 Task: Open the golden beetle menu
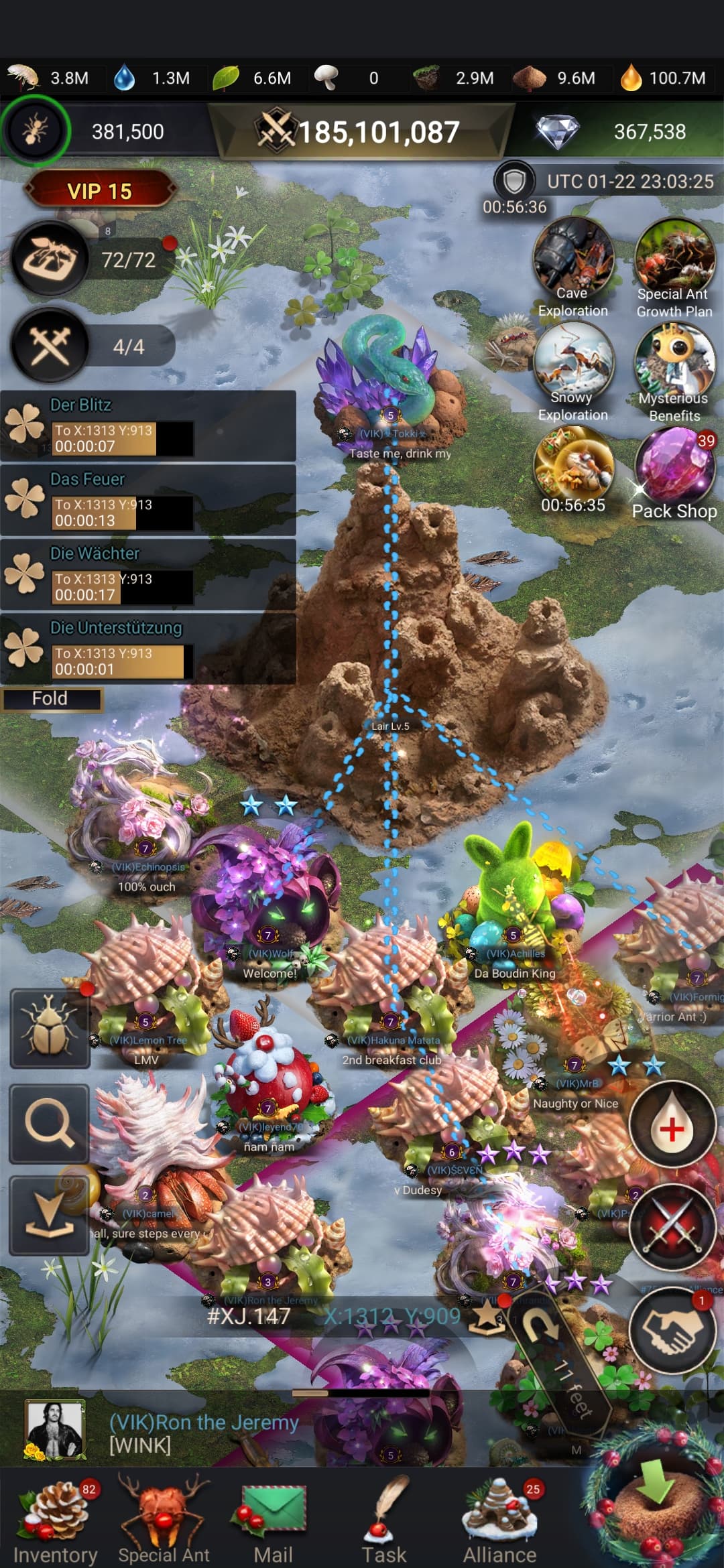pos(49,1029)
